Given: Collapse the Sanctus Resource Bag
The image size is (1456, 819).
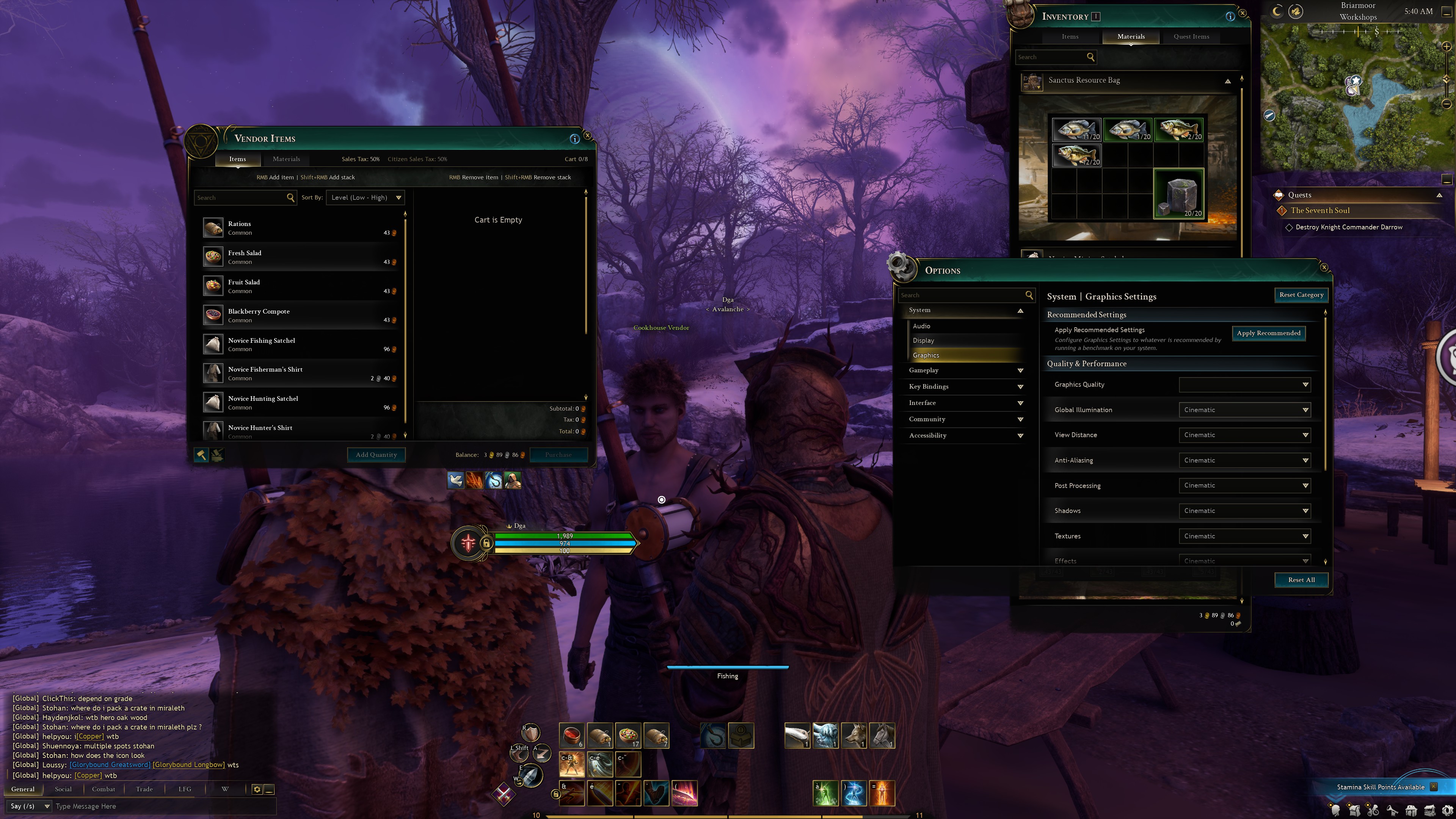Looking at the screenshot, I should click(x=1228, y=82).
